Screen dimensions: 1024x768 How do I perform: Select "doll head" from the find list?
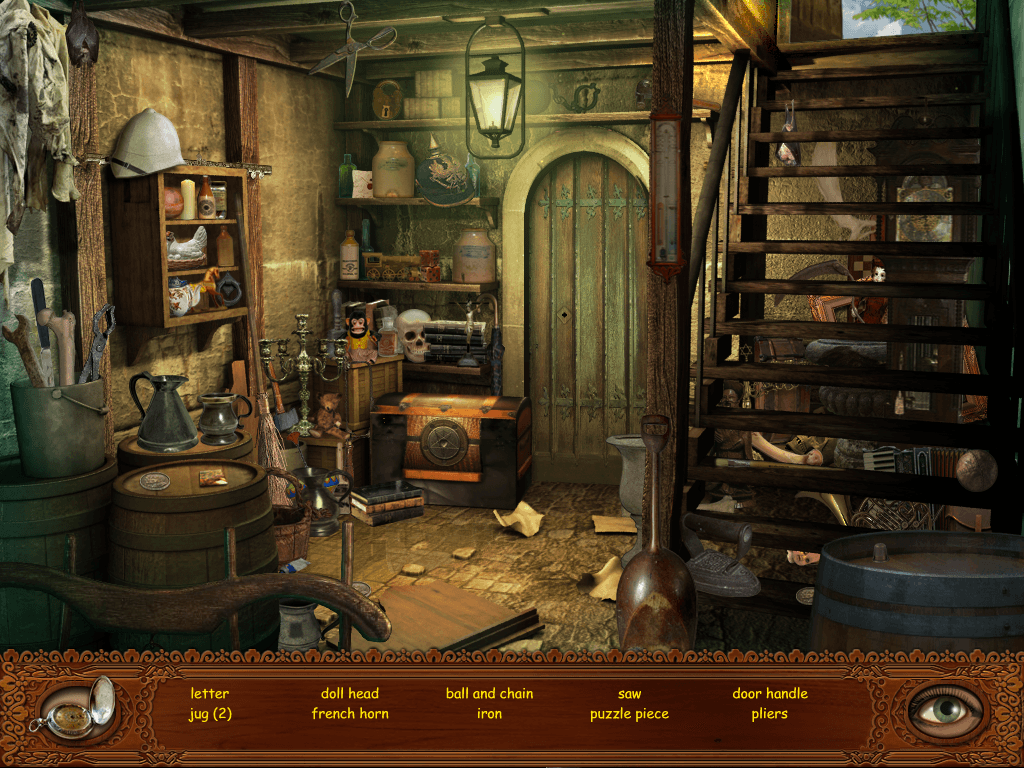click(350, 693)
